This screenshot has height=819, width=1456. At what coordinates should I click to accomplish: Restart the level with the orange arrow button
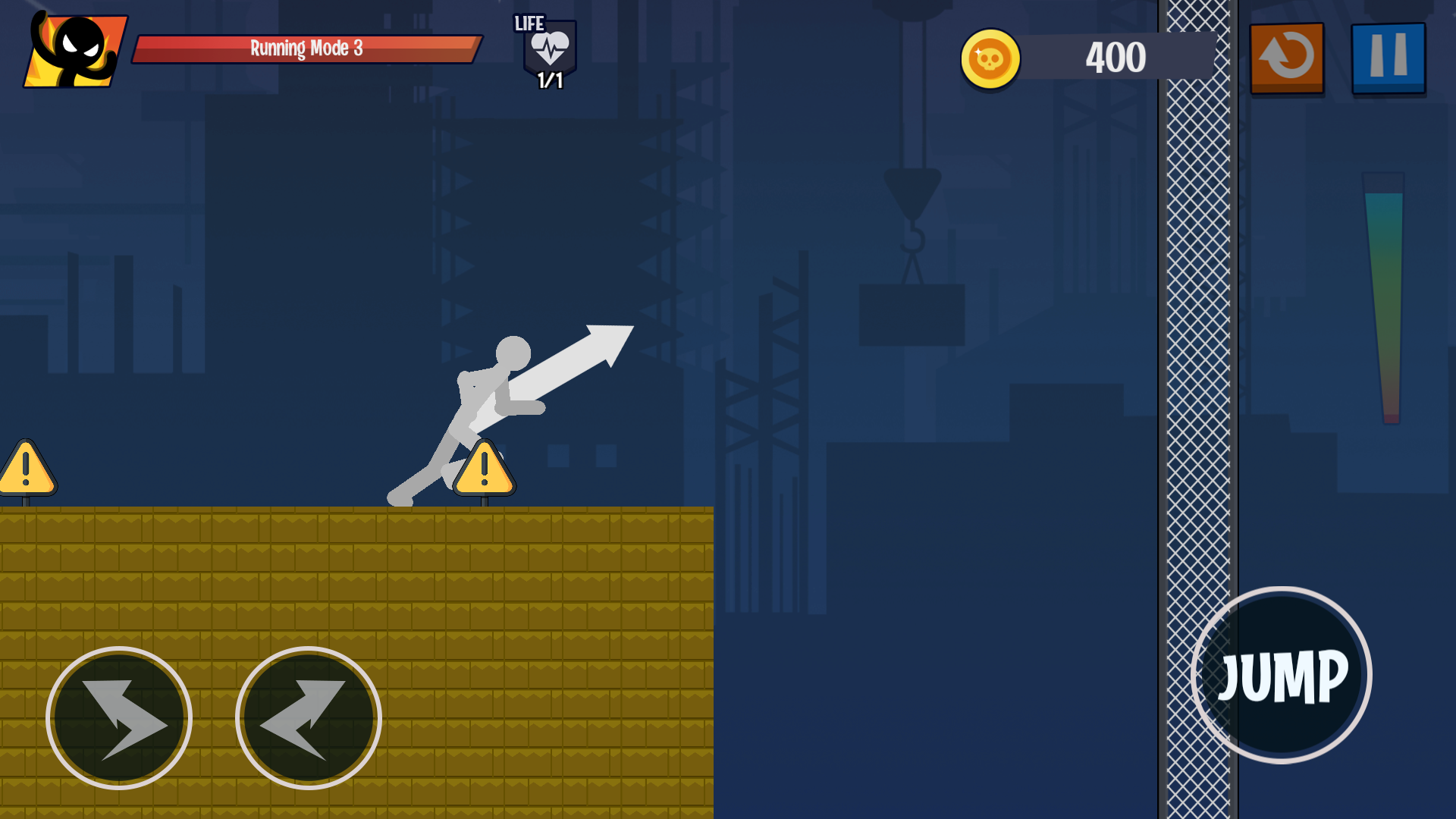[1287, 58]
